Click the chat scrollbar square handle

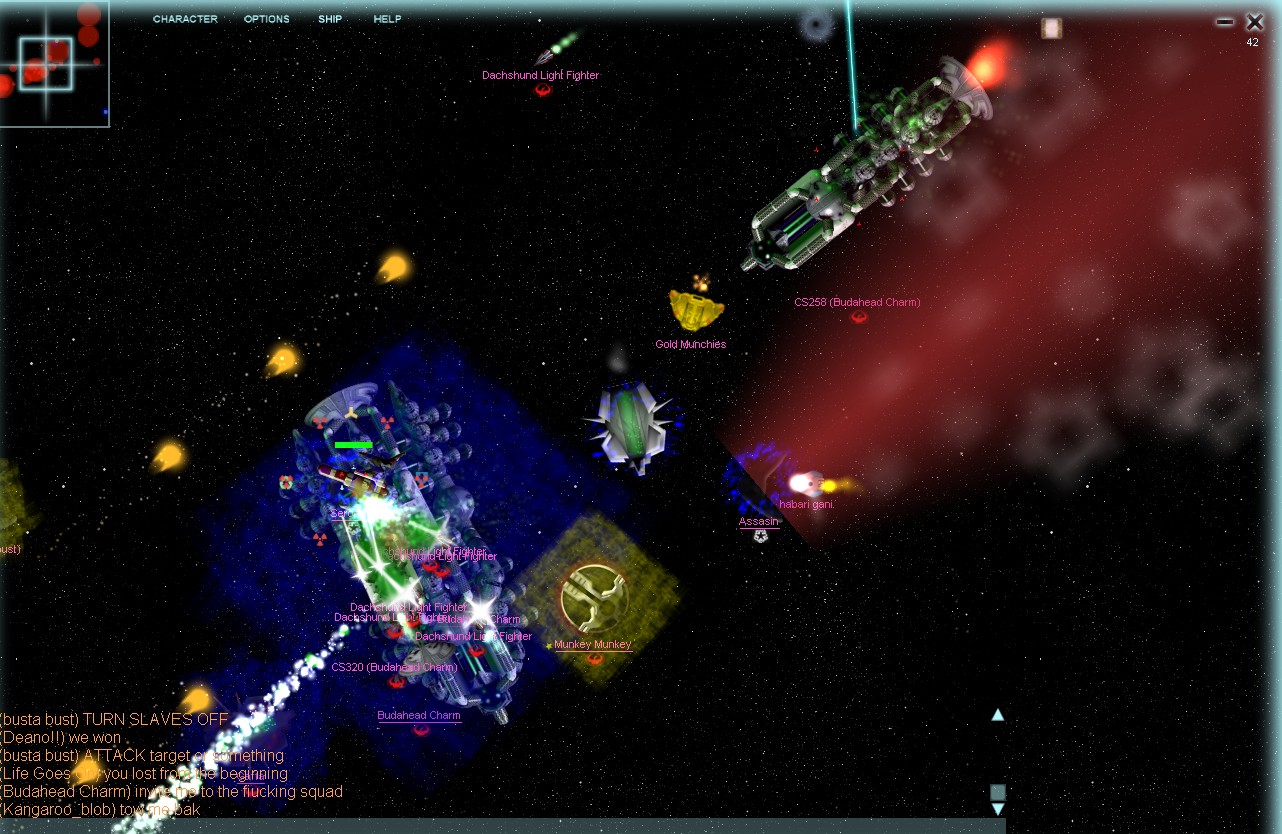point(997,792)
